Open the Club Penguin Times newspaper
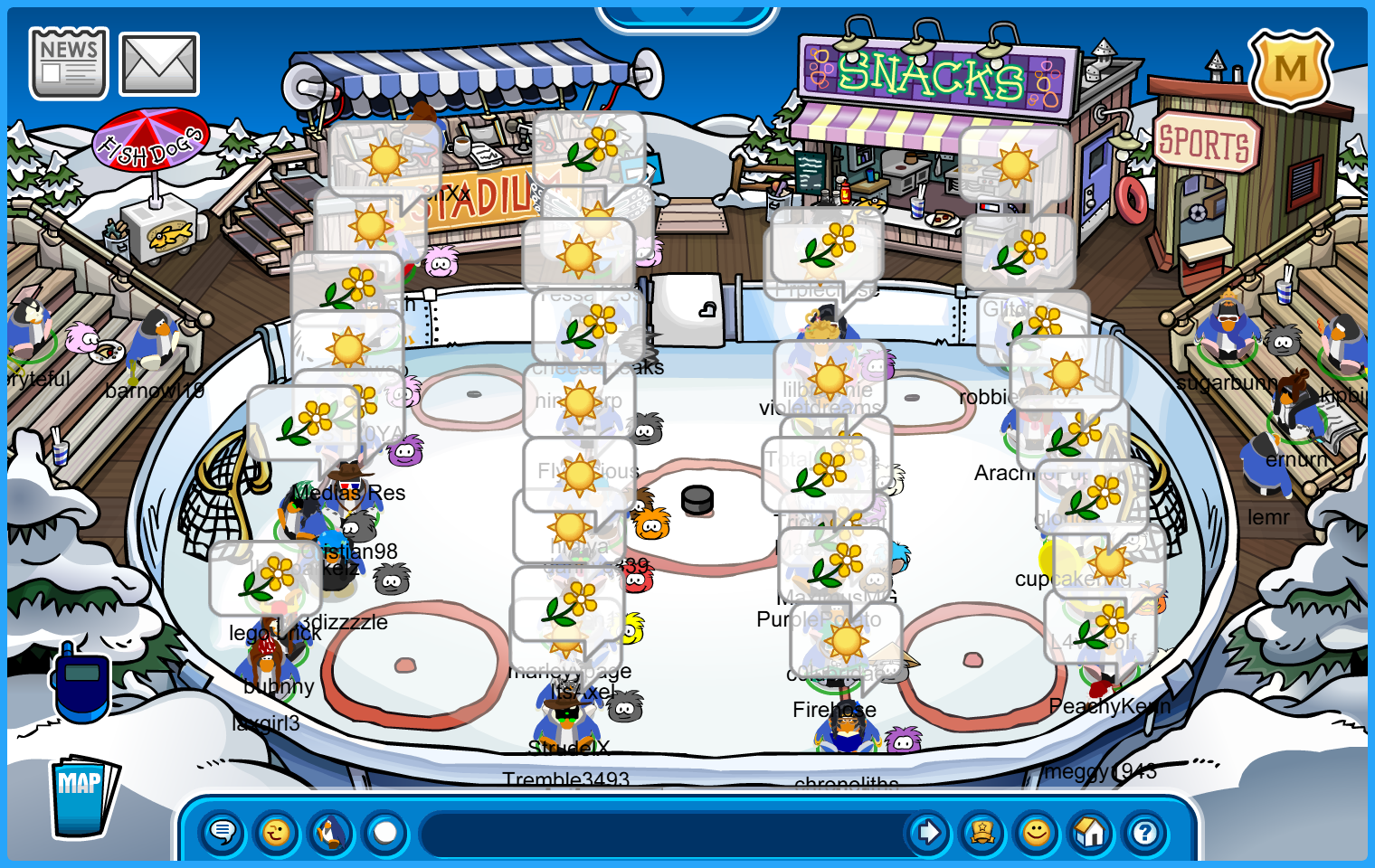 [69, 63]
